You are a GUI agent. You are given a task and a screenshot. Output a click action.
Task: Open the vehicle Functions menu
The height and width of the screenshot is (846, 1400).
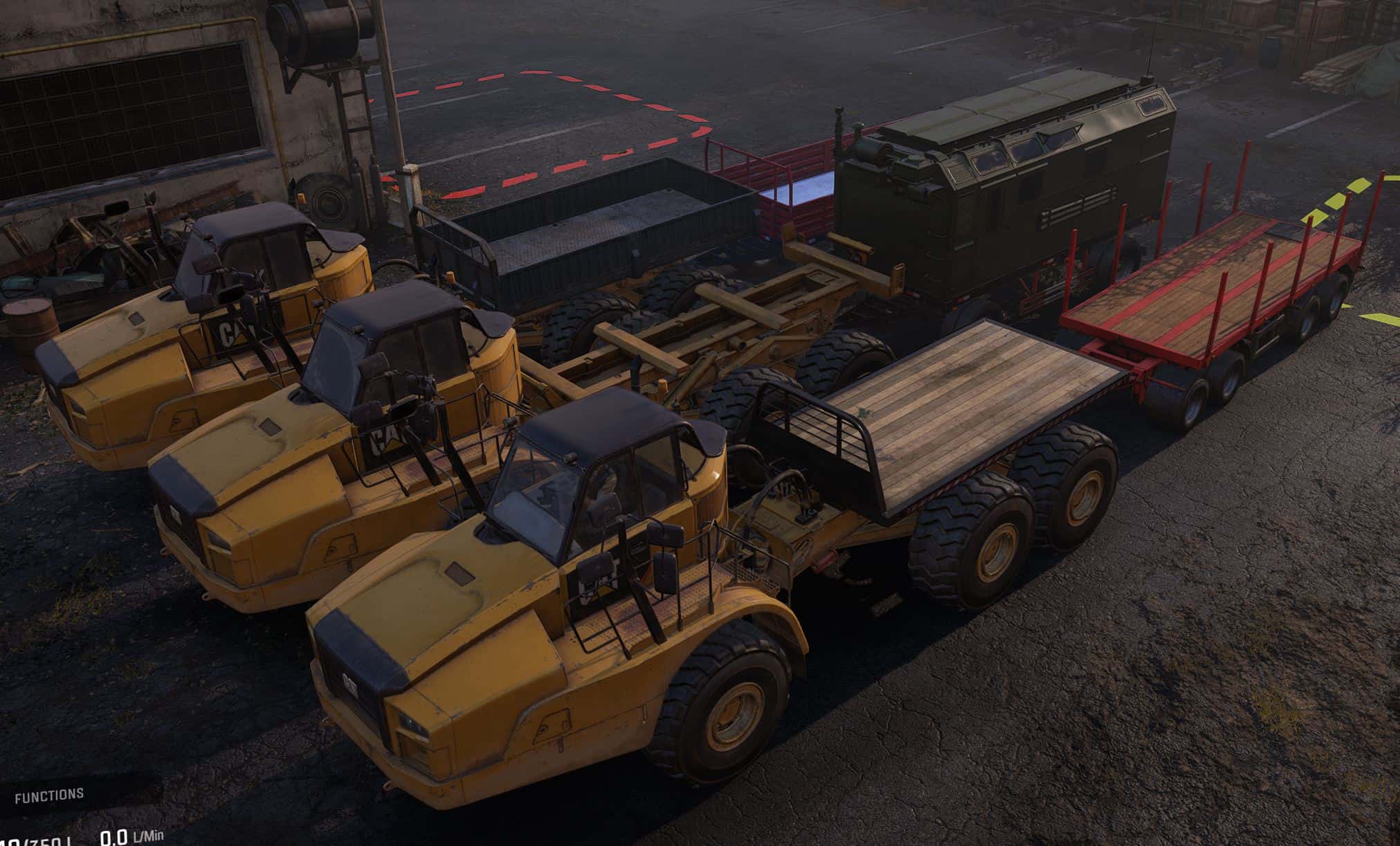point(50,795)
